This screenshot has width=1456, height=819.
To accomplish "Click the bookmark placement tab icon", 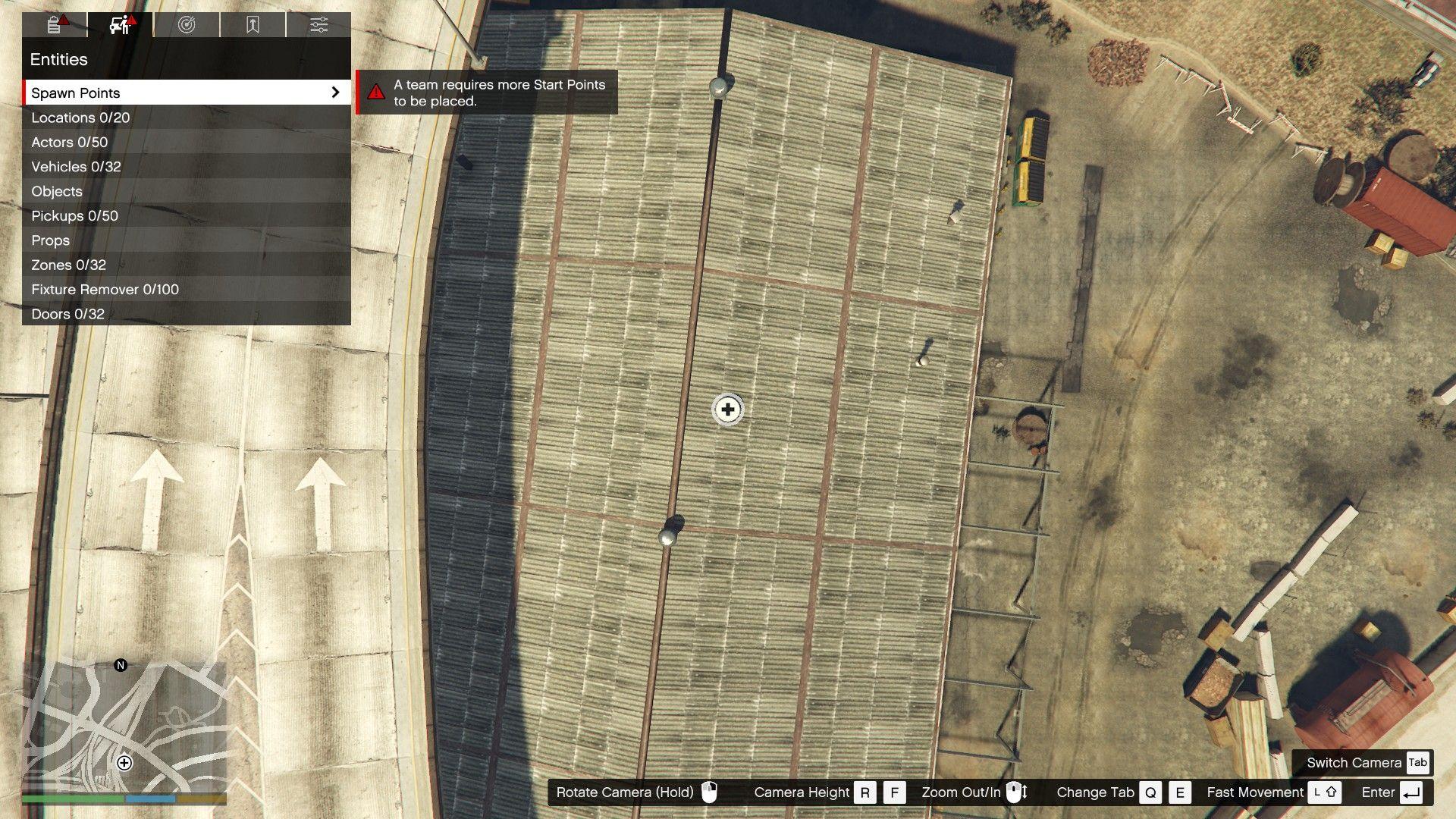I will pyautogui.click(x=253, y=24).
